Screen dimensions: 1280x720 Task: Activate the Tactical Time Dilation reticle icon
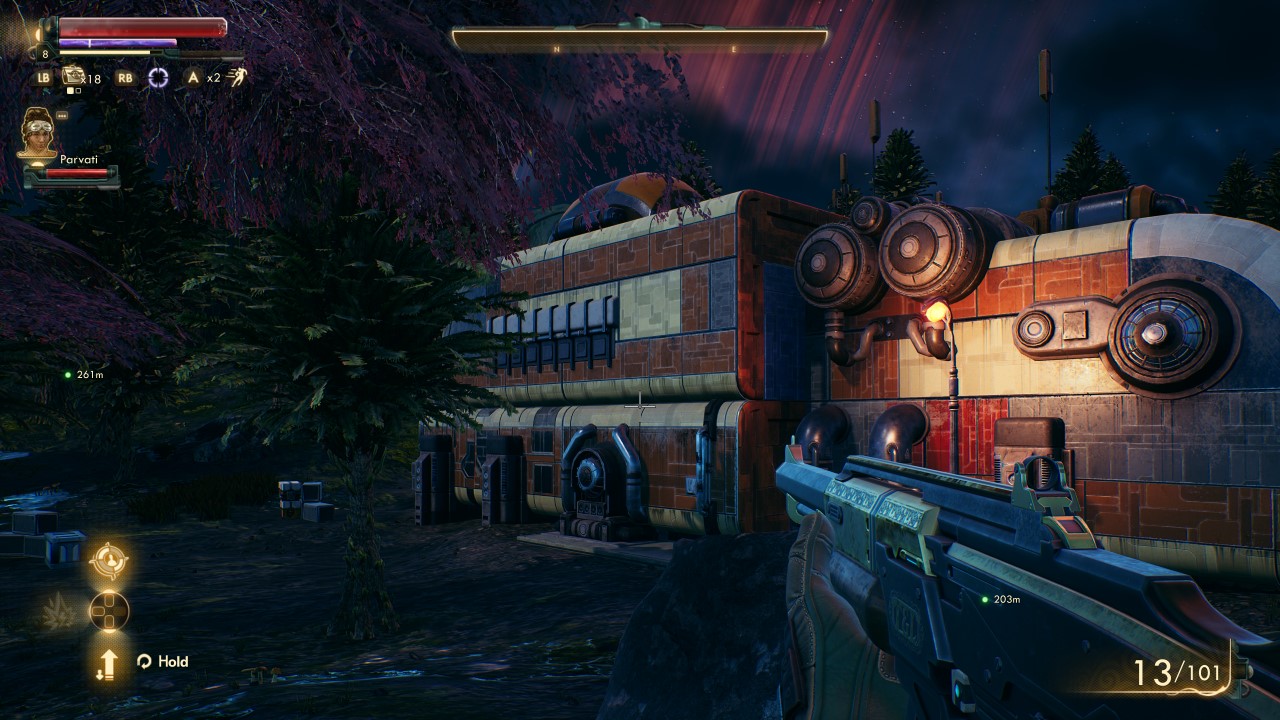tap(158, 77)
